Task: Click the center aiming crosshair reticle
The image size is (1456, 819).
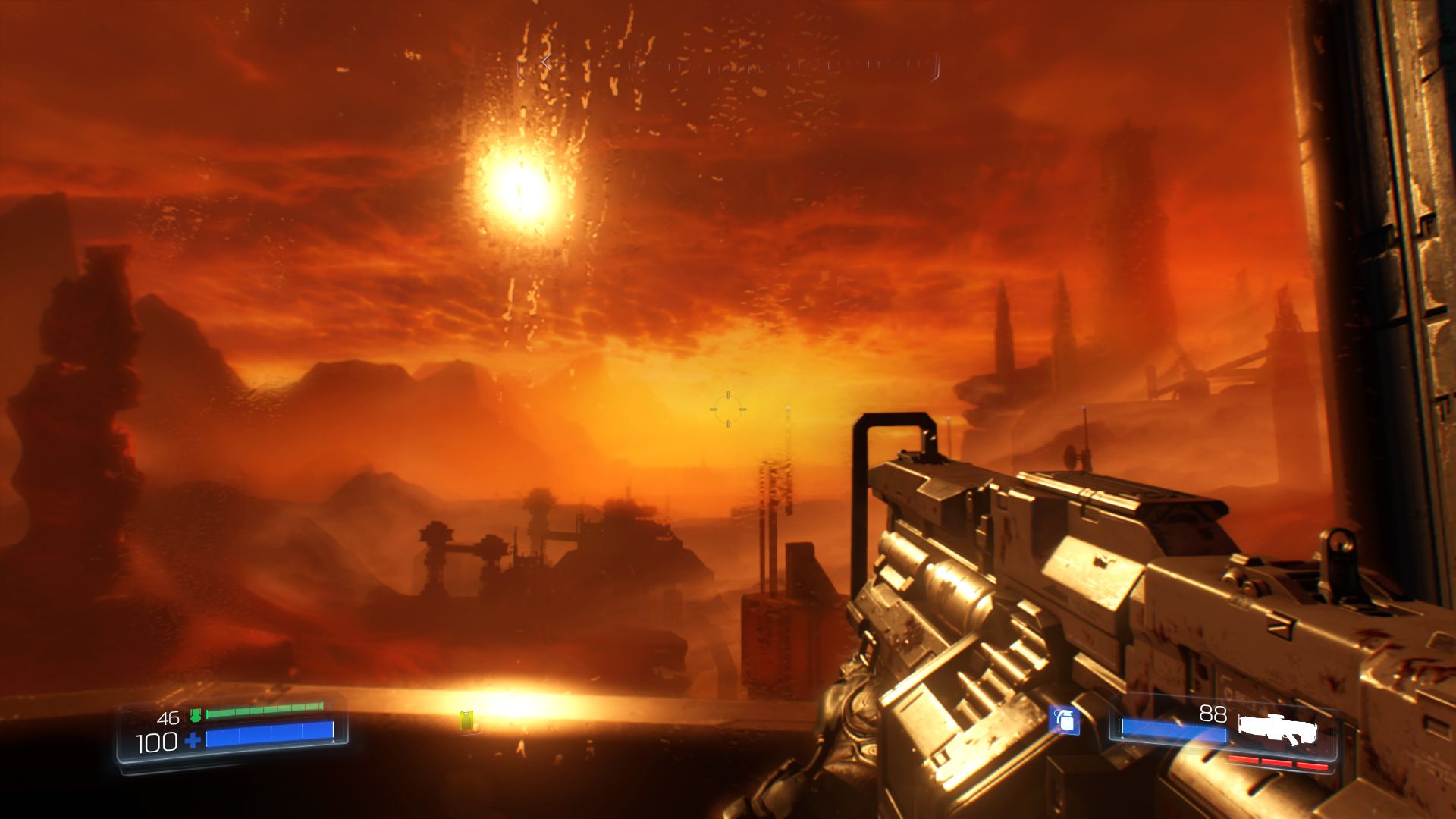Action: (730, 409)
